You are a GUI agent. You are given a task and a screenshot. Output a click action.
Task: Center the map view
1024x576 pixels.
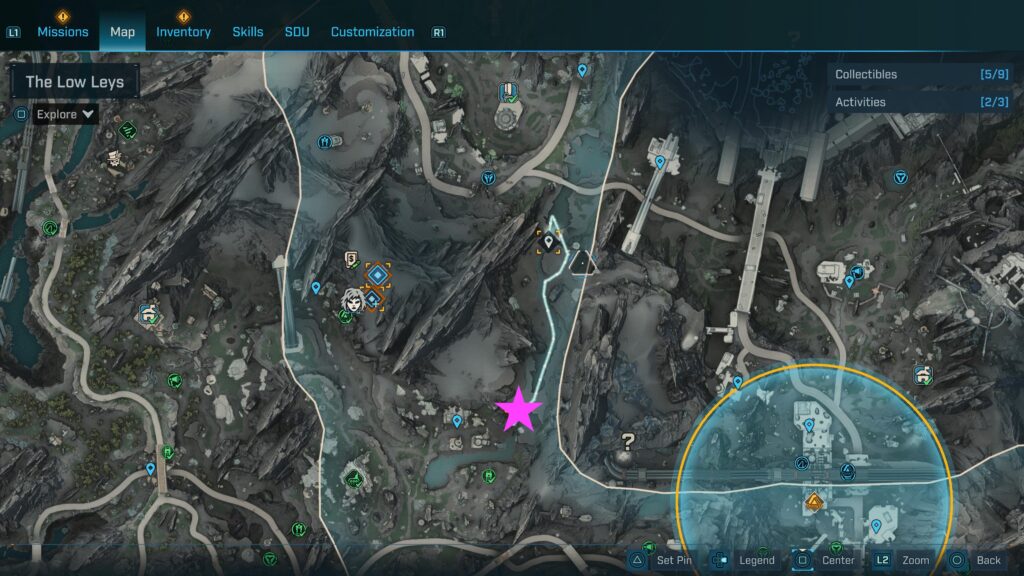pyautogui.click(x=825, y=560)
